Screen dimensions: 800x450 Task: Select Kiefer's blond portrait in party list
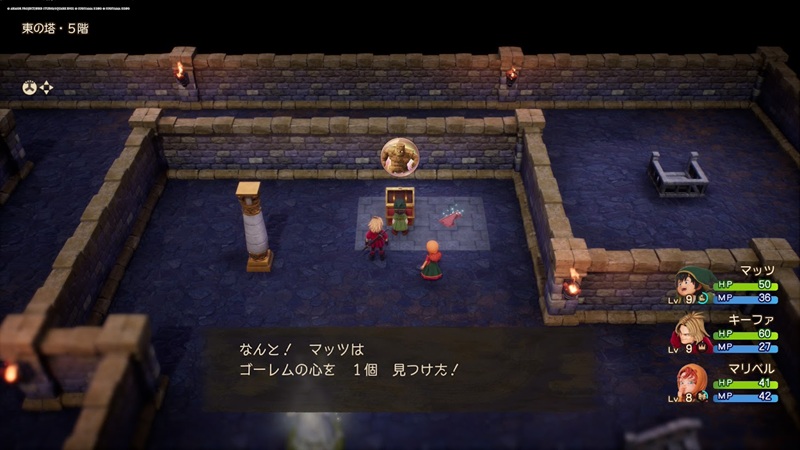pos(692,333)
